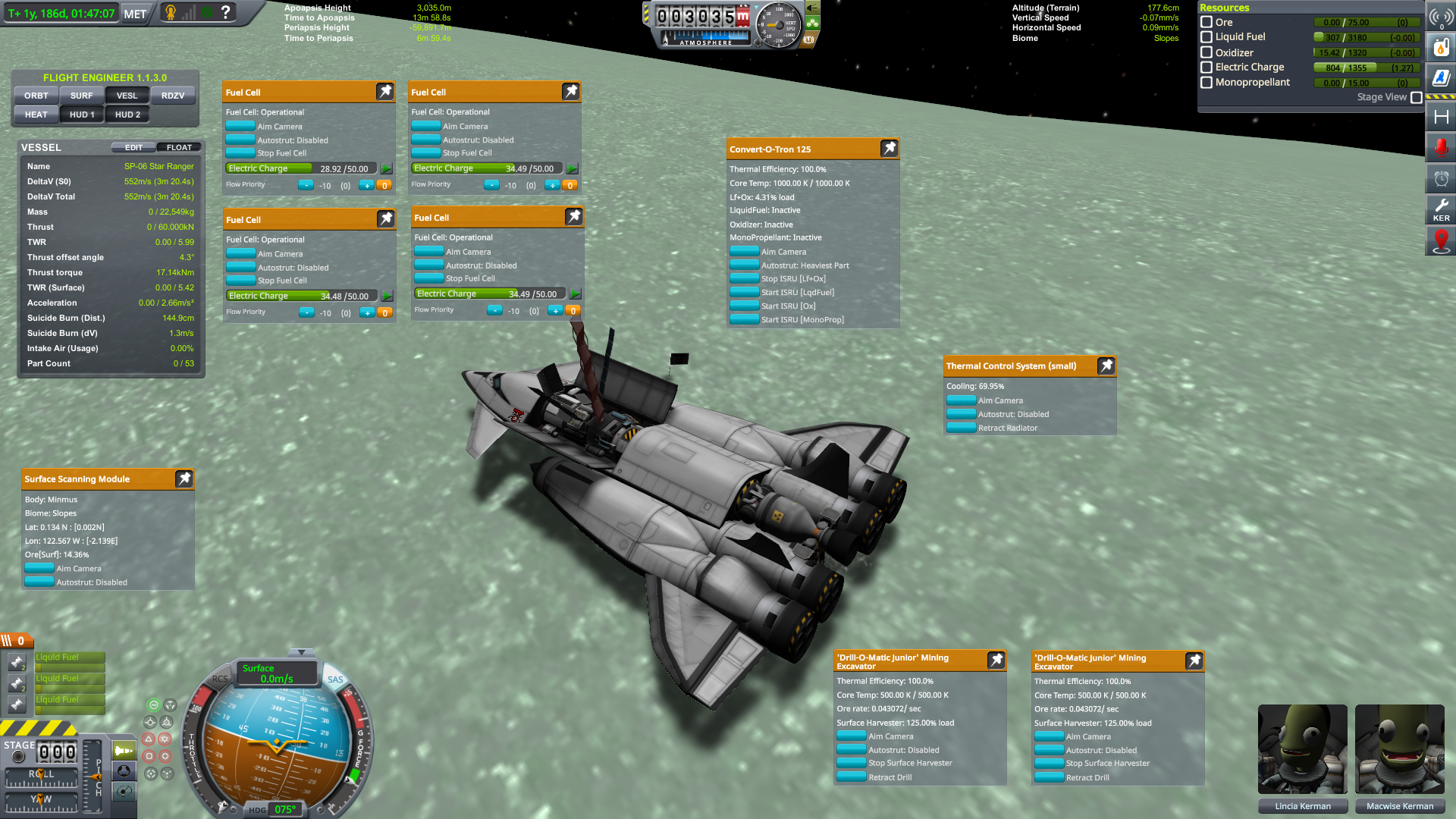This screenshot has width=1456, height=819.
Task: Pin the Convert-O-Tron 125 window
Action: [889, 149]
